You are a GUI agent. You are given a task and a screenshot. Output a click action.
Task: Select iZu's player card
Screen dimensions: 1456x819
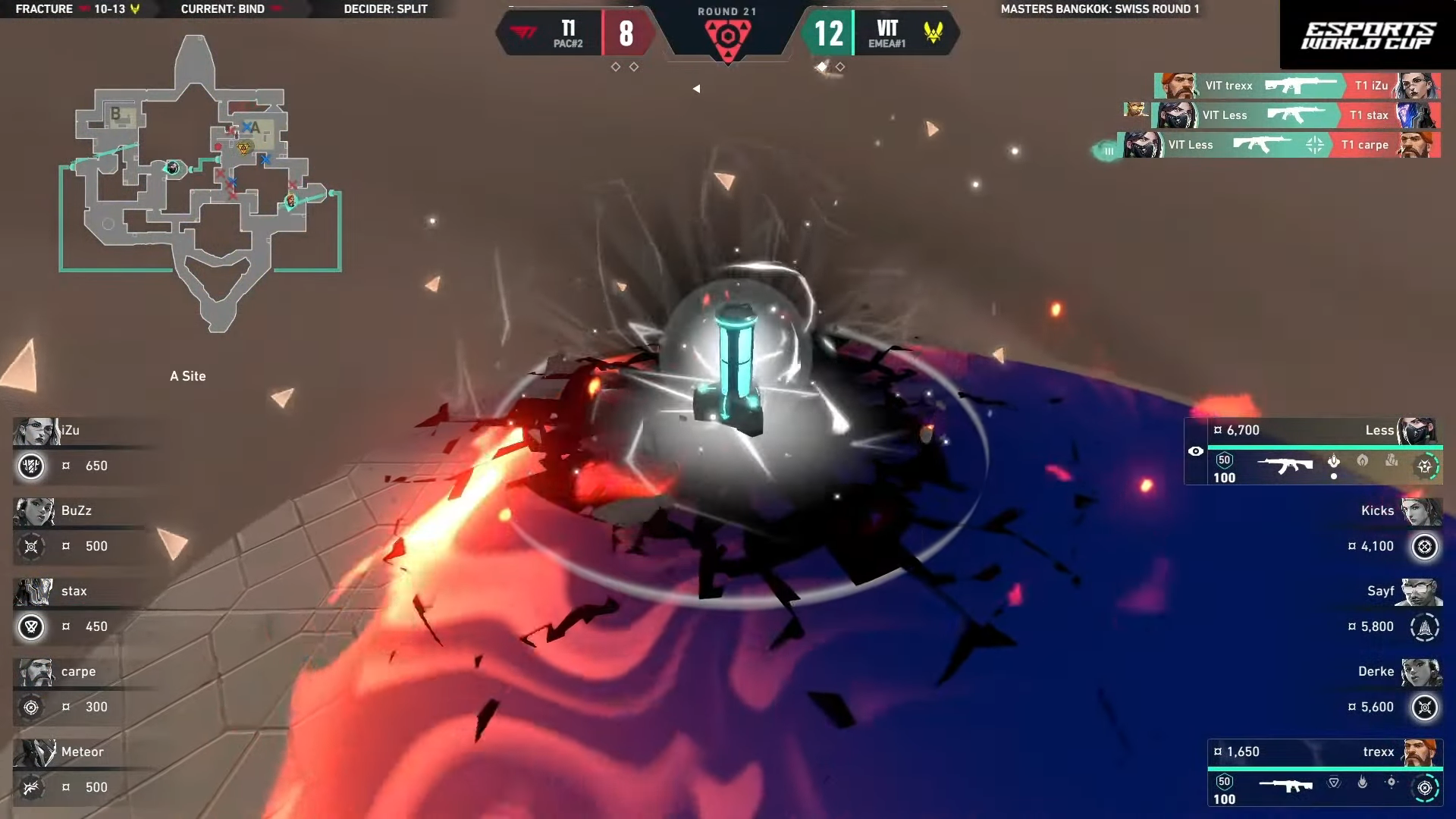pyautogui.click(x=83, y=449)
